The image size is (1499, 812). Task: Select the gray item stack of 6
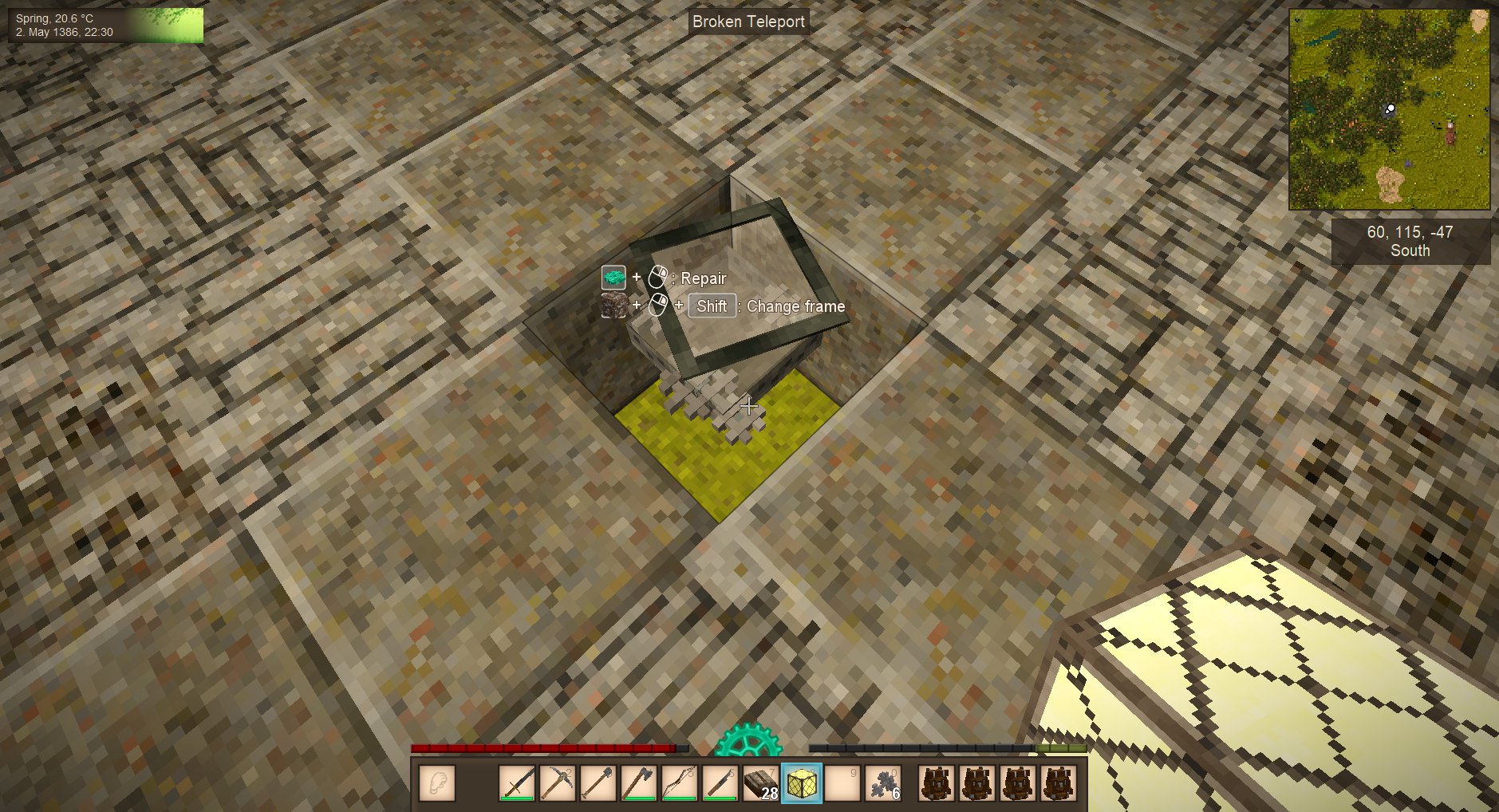883,782
